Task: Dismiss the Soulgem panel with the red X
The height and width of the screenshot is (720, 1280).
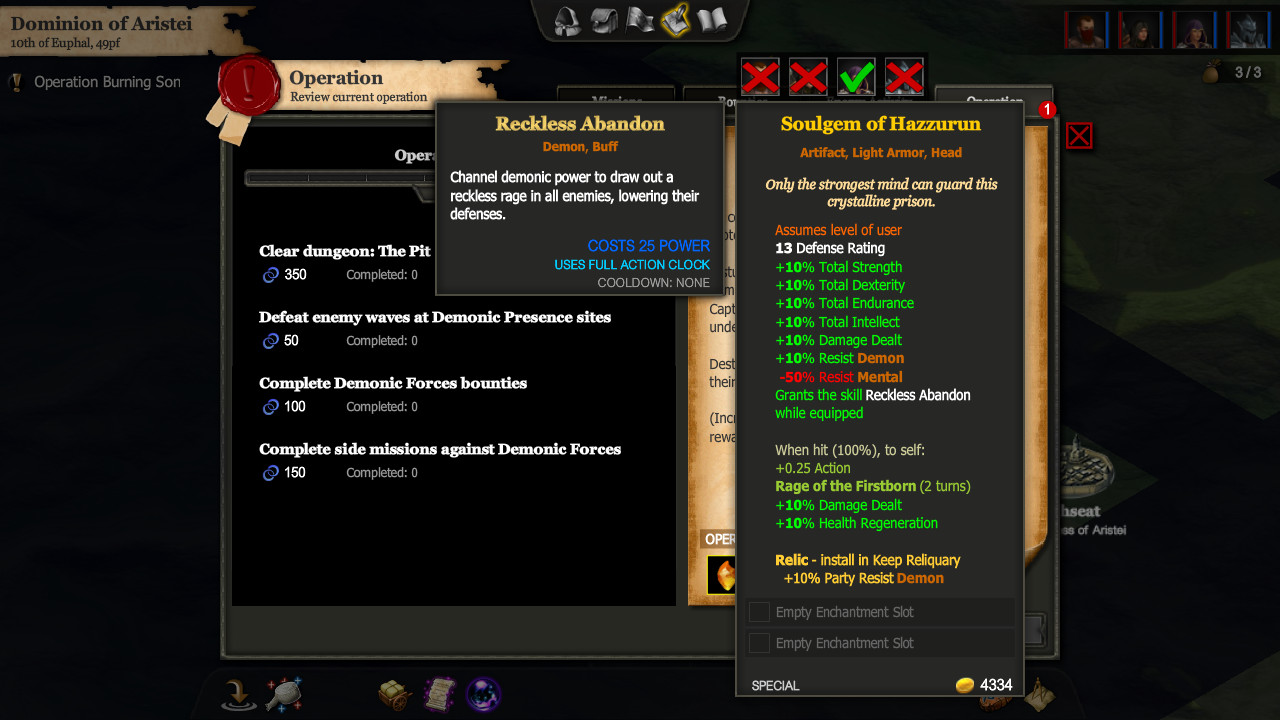Action: pos(1079,135)
